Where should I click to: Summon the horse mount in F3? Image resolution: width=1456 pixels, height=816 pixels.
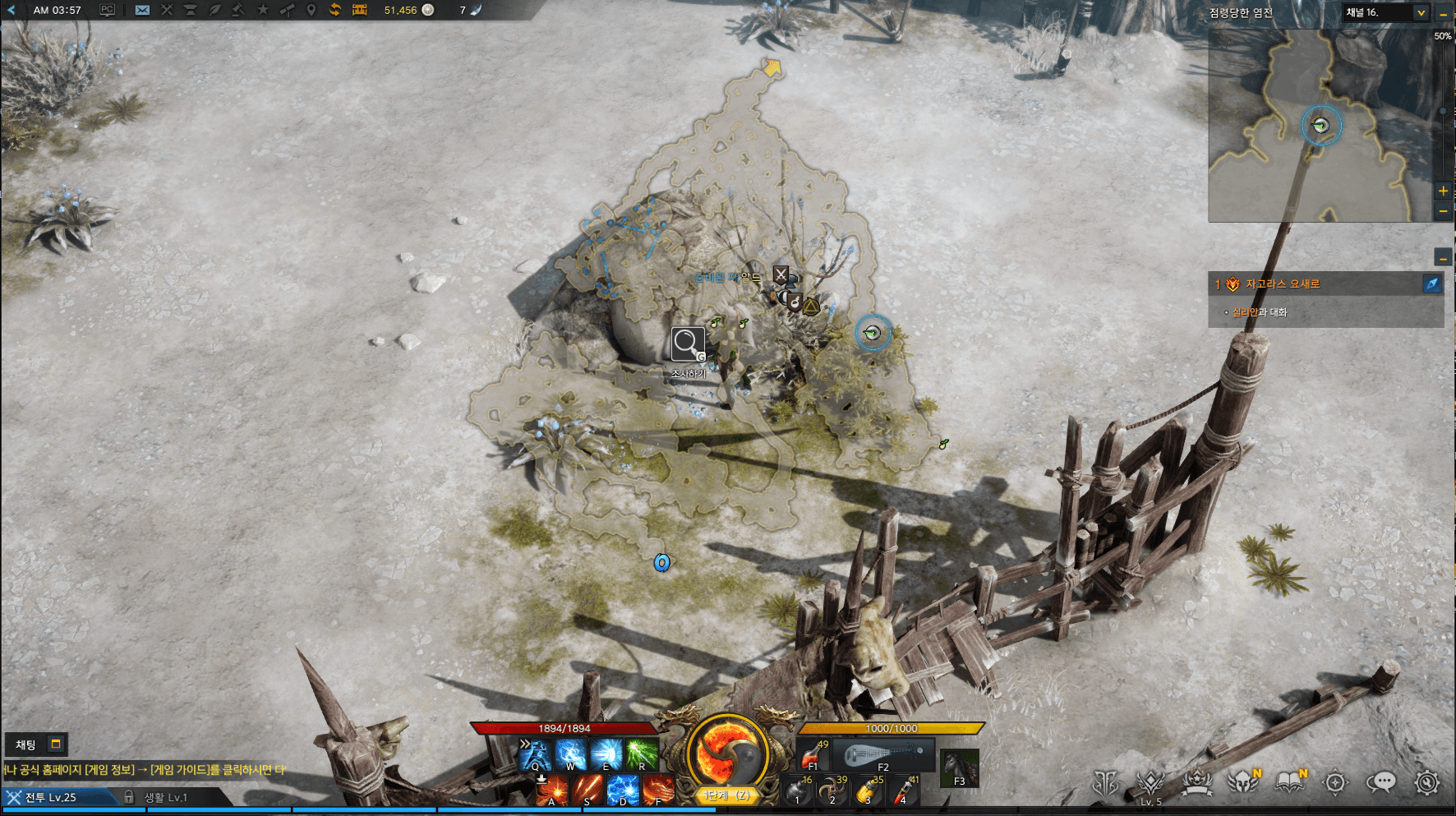point(960,768)
